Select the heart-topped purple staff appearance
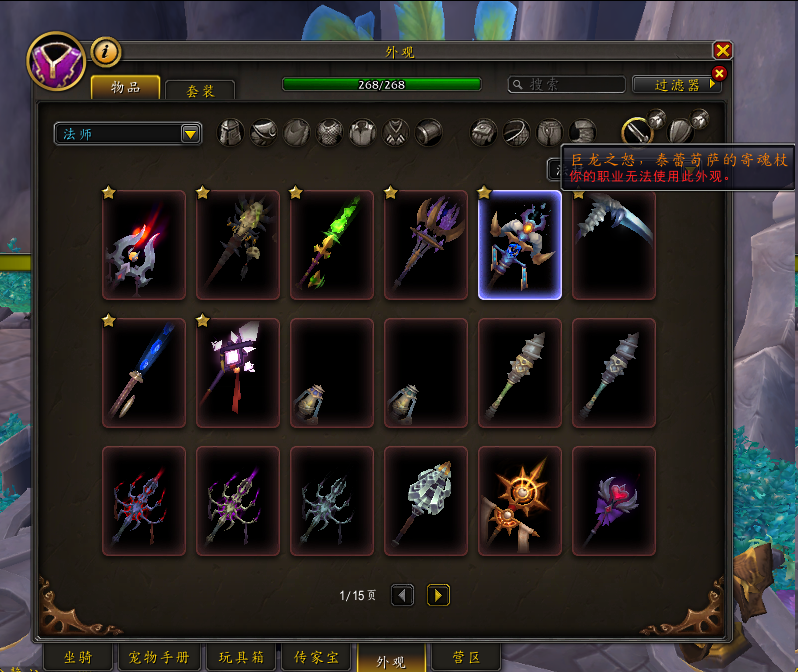The image size is (798, 672). (x=614, y=500)
